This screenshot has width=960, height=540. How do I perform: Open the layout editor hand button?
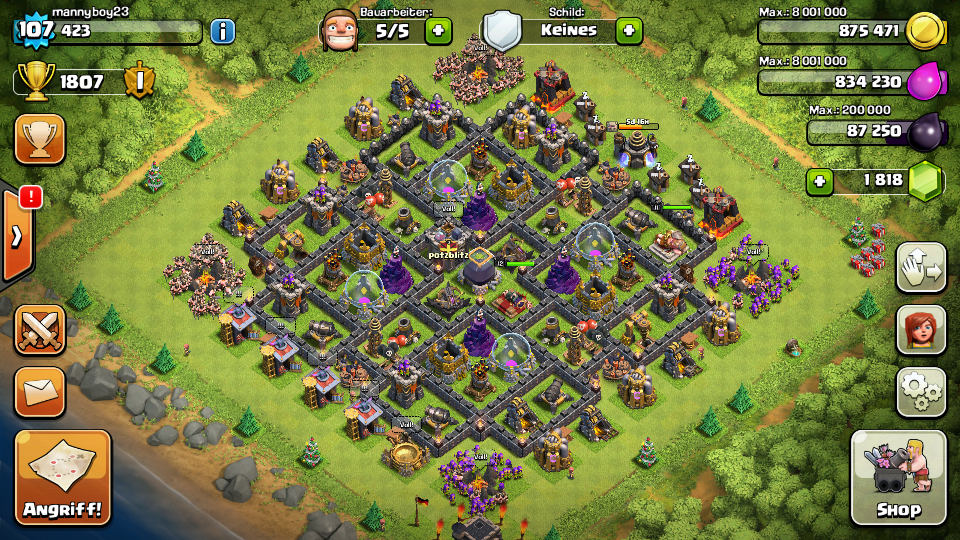click(921, 267)
